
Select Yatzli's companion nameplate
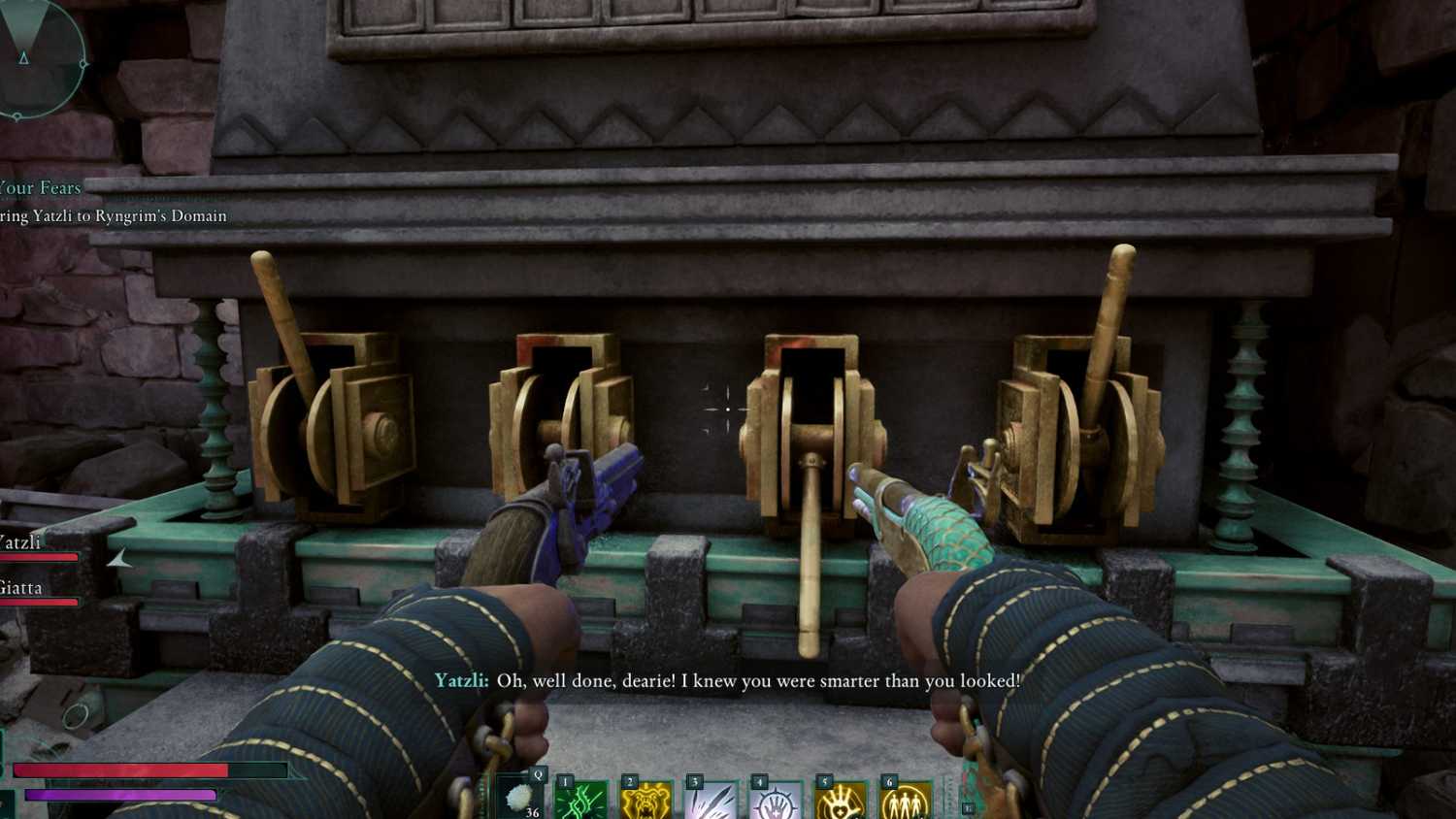point(21,541)
